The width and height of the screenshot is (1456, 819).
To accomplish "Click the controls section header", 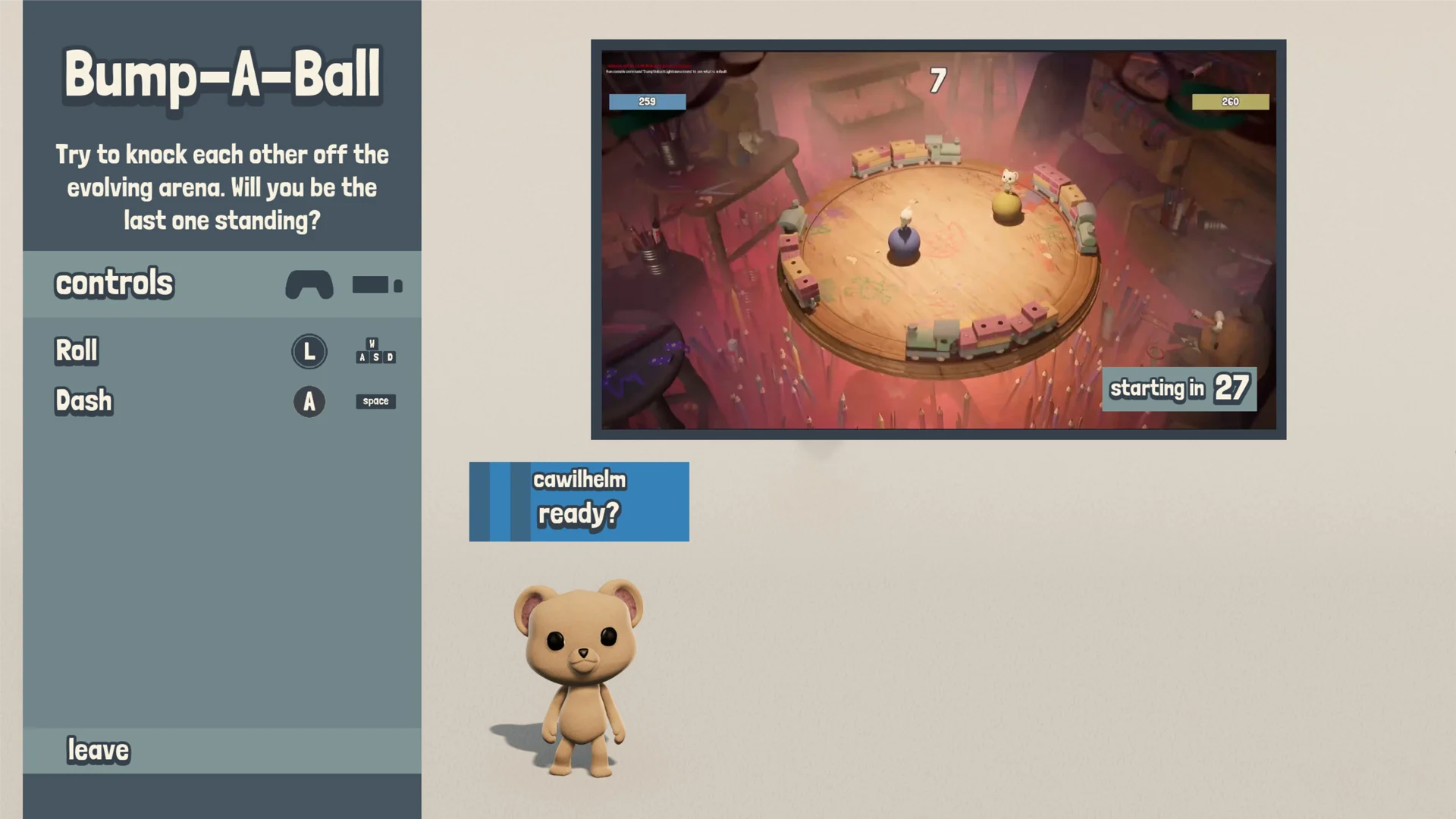I will click(x=114, y=283).
